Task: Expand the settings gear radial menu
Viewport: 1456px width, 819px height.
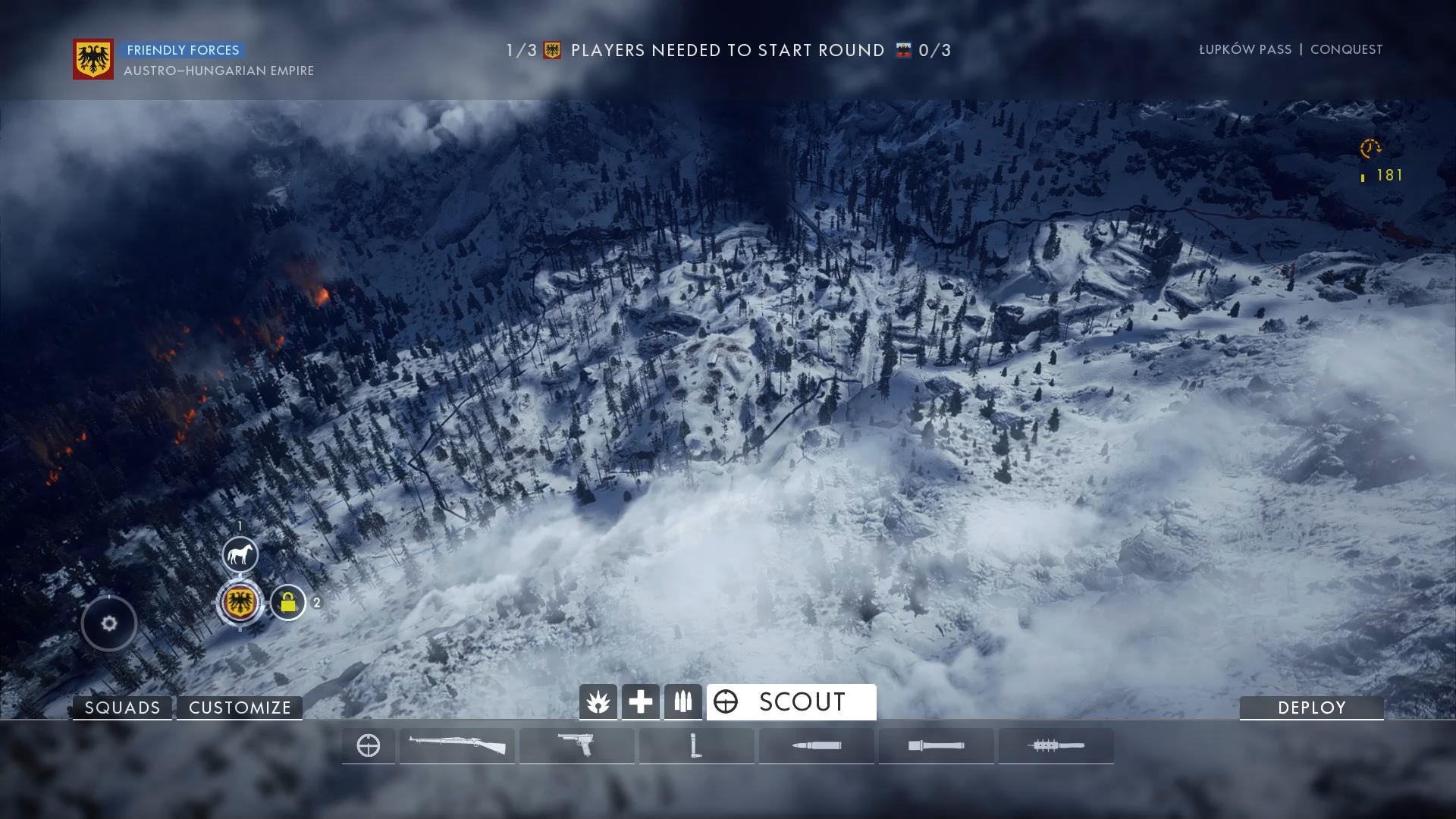Action: click(x=108, y=623)
